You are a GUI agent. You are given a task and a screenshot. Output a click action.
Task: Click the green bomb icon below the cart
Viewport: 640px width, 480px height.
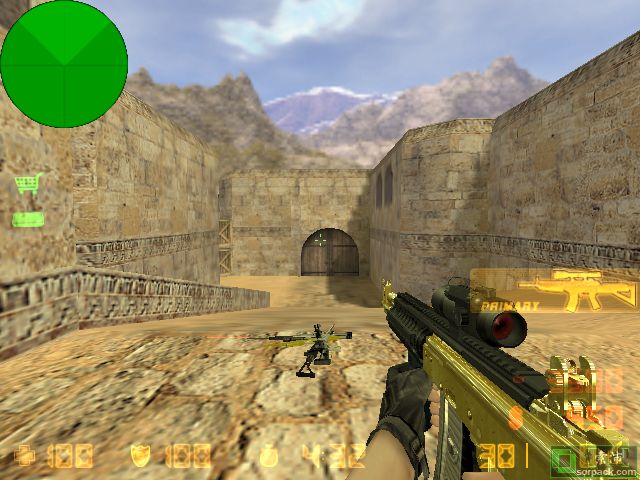pos(27,219)
